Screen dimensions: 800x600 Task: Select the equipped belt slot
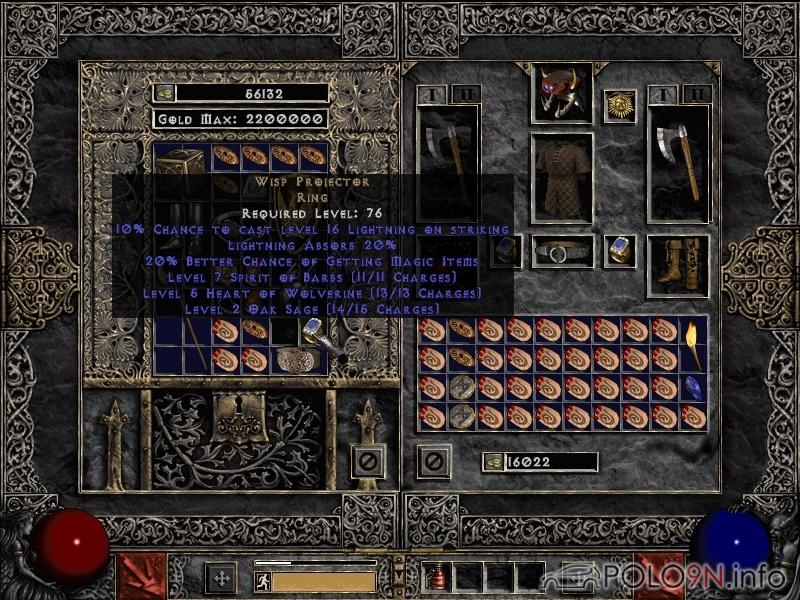(561, 251)
